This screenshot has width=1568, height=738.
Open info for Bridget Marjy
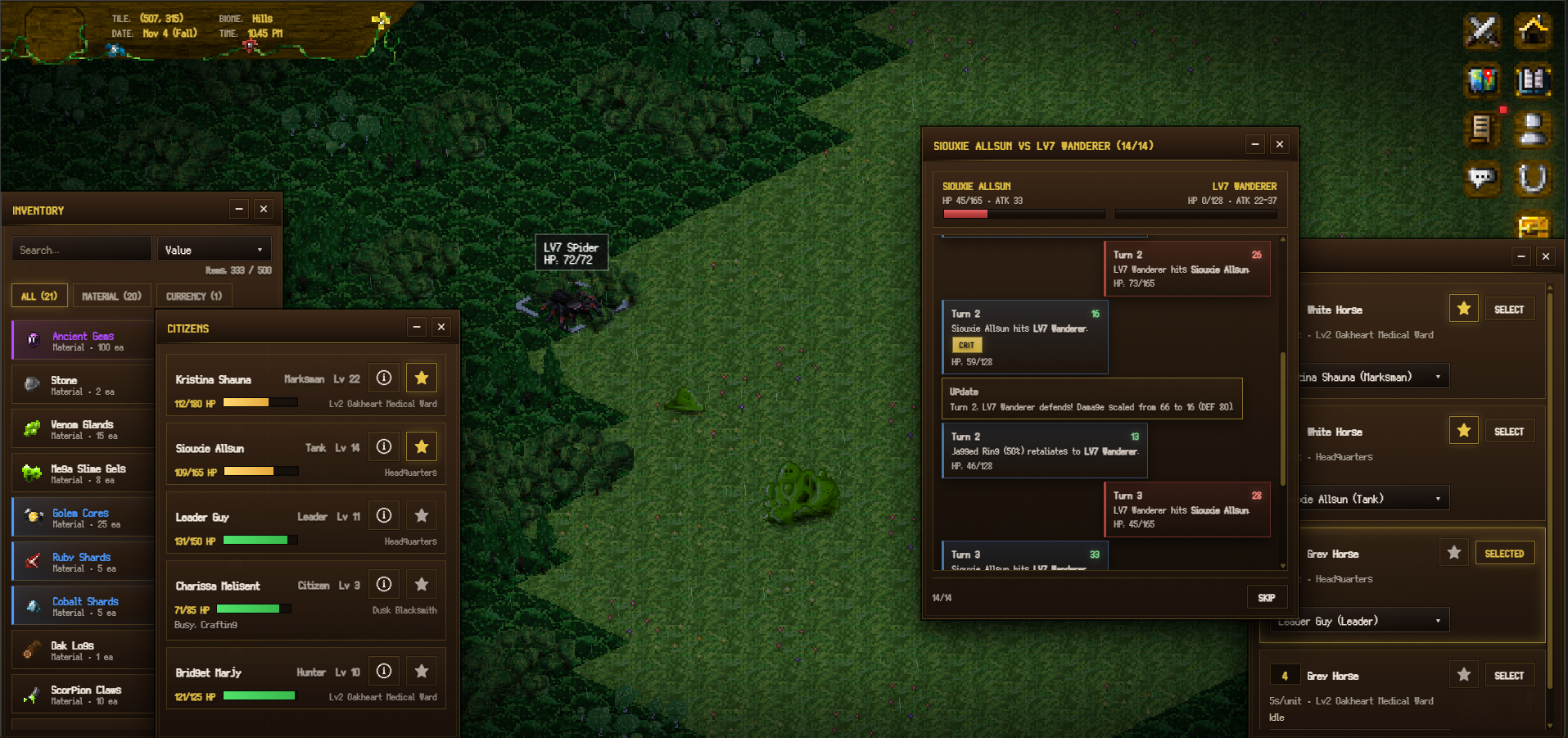click(x=384, y=671)
